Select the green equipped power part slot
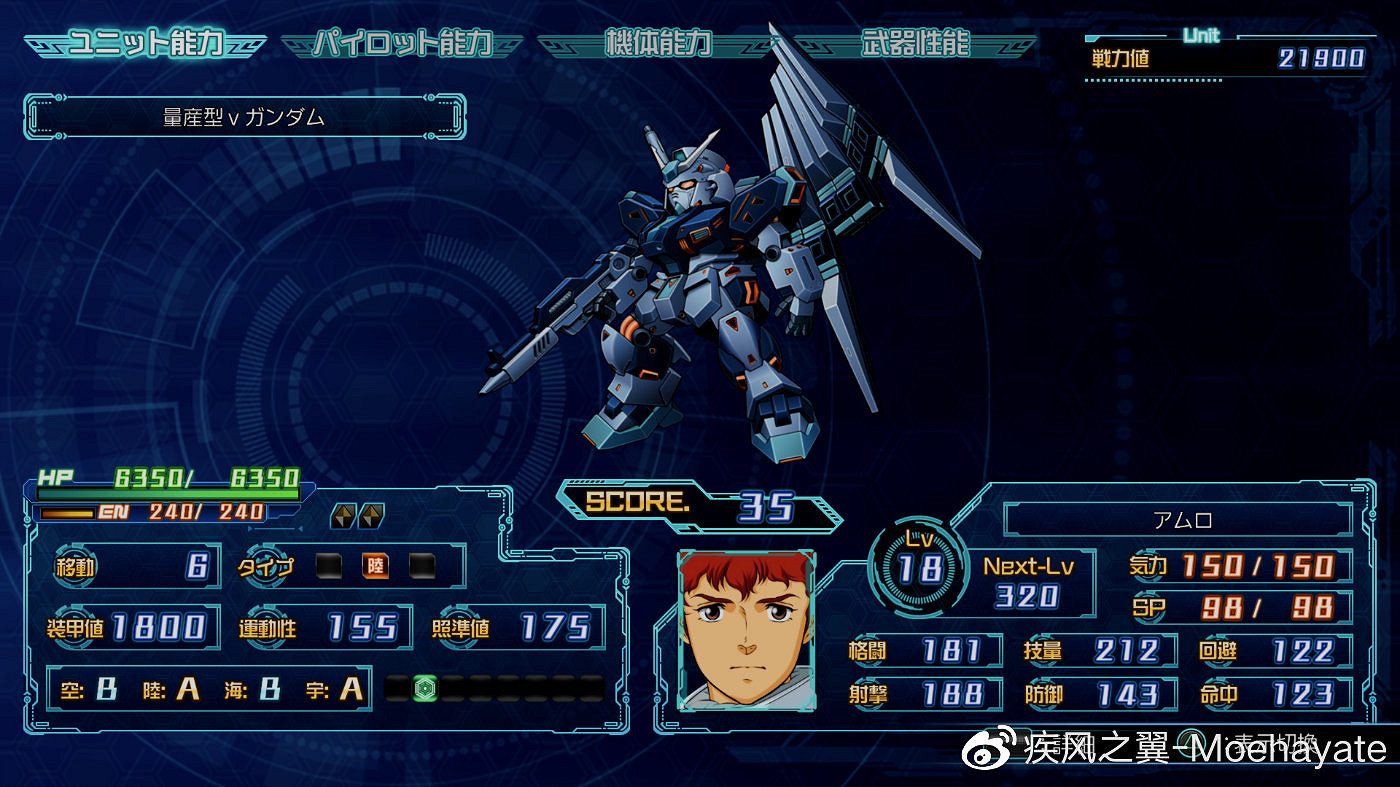Screen dimensions: 1400x787 click(x=426, y=689)
